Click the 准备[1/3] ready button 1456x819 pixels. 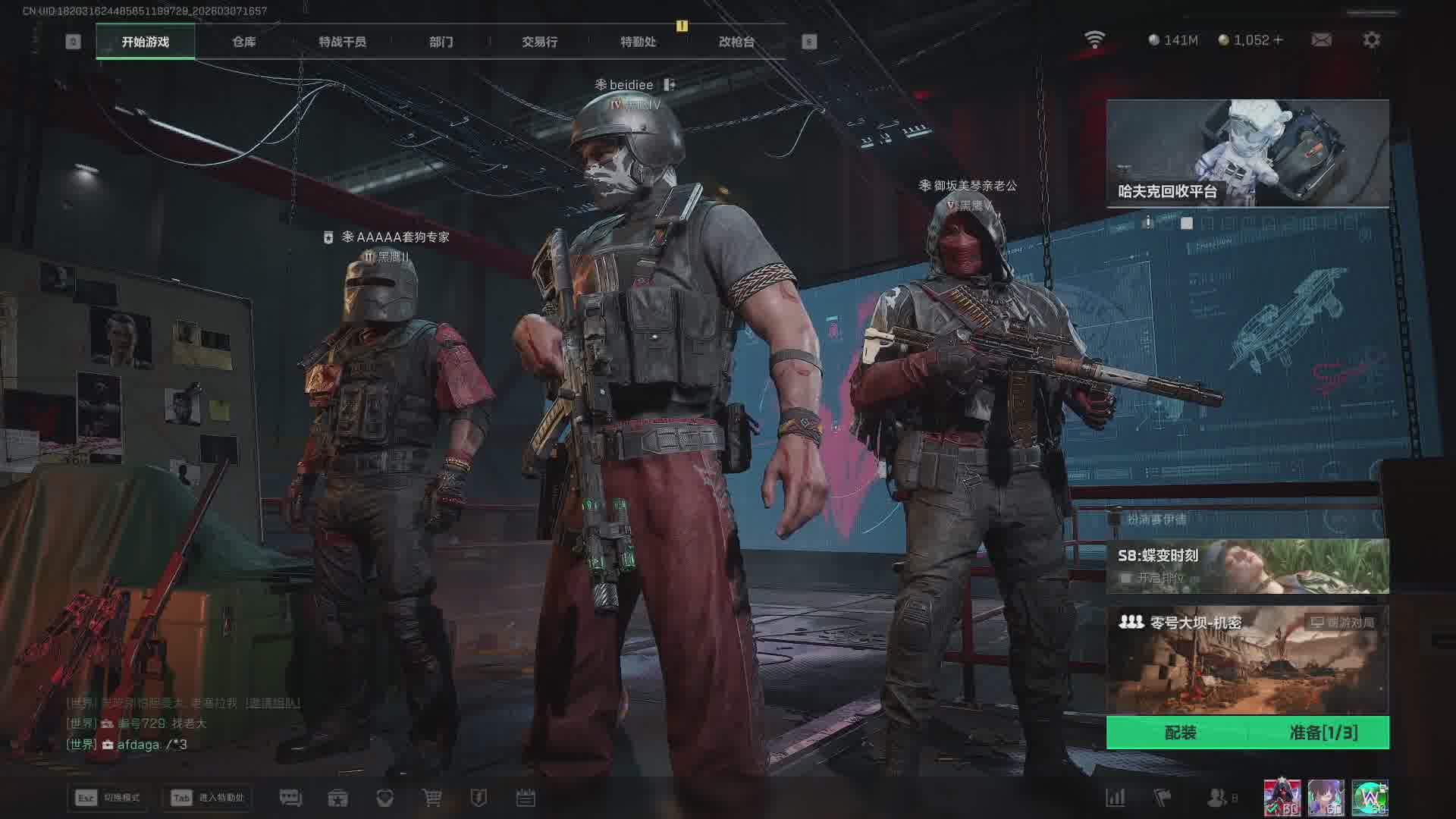pos(1323,733)
